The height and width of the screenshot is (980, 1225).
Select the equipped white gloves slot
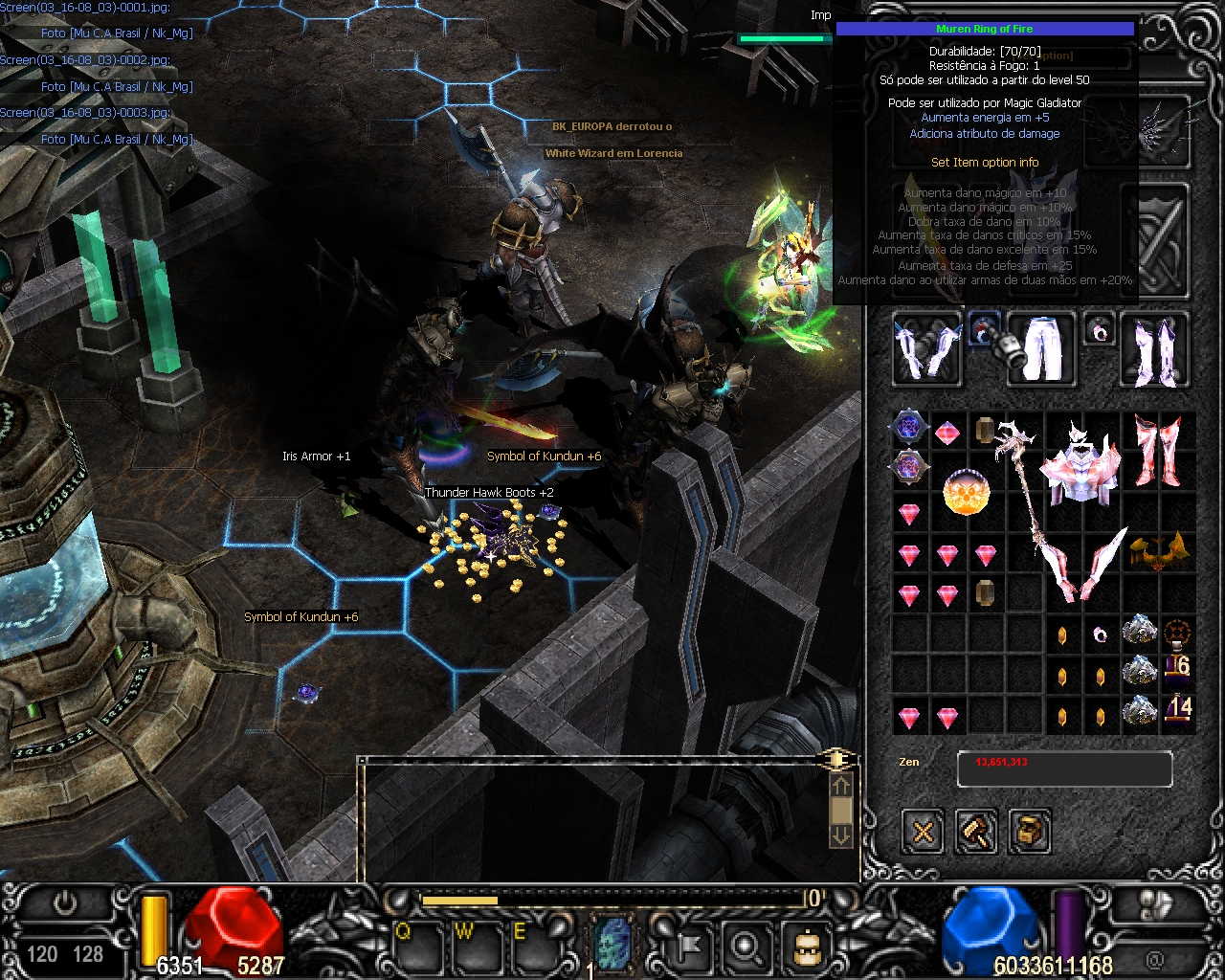pos(926,348)
